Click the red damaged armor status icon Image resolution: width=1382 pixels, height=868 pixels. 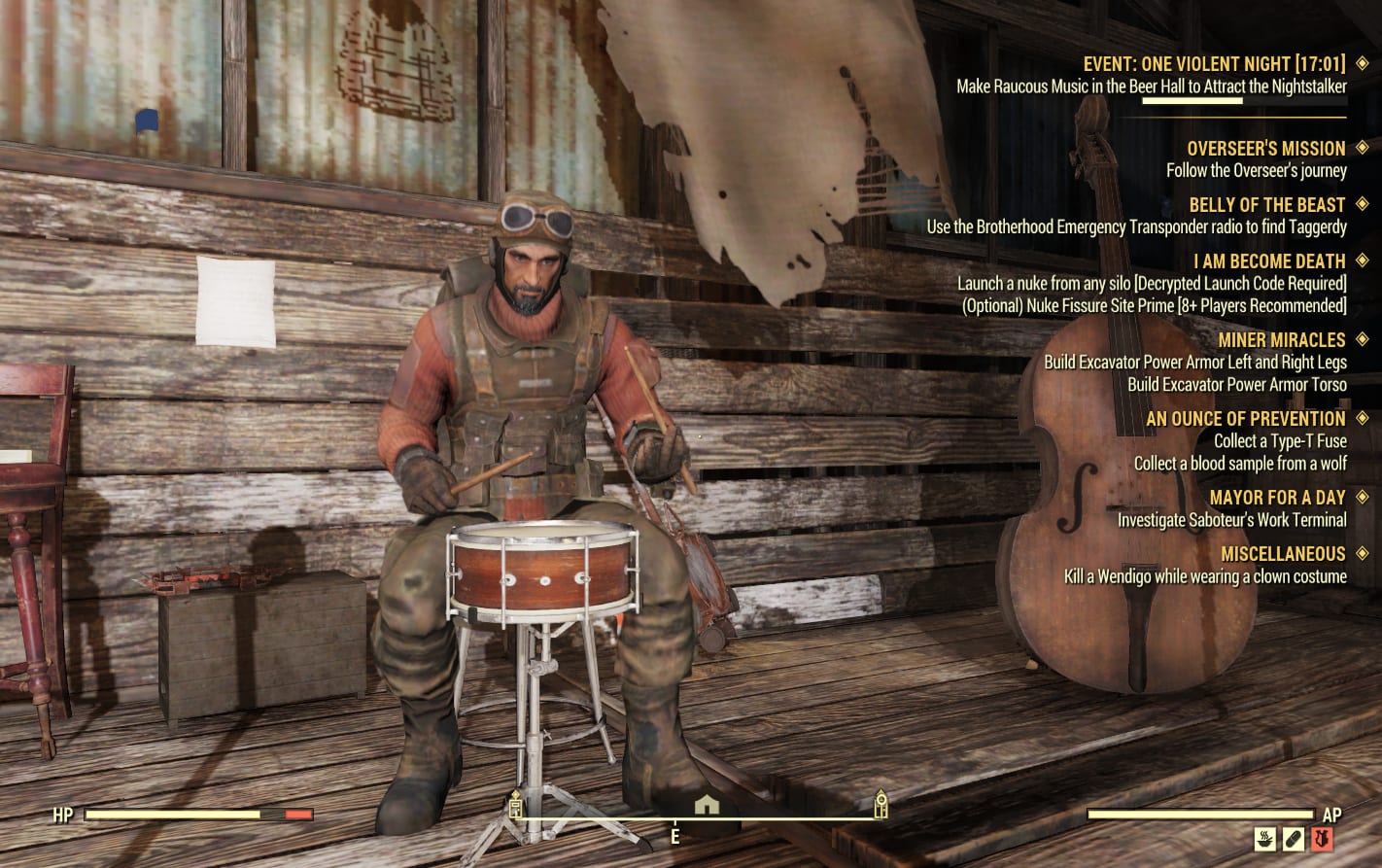[x=1321, y=837]
